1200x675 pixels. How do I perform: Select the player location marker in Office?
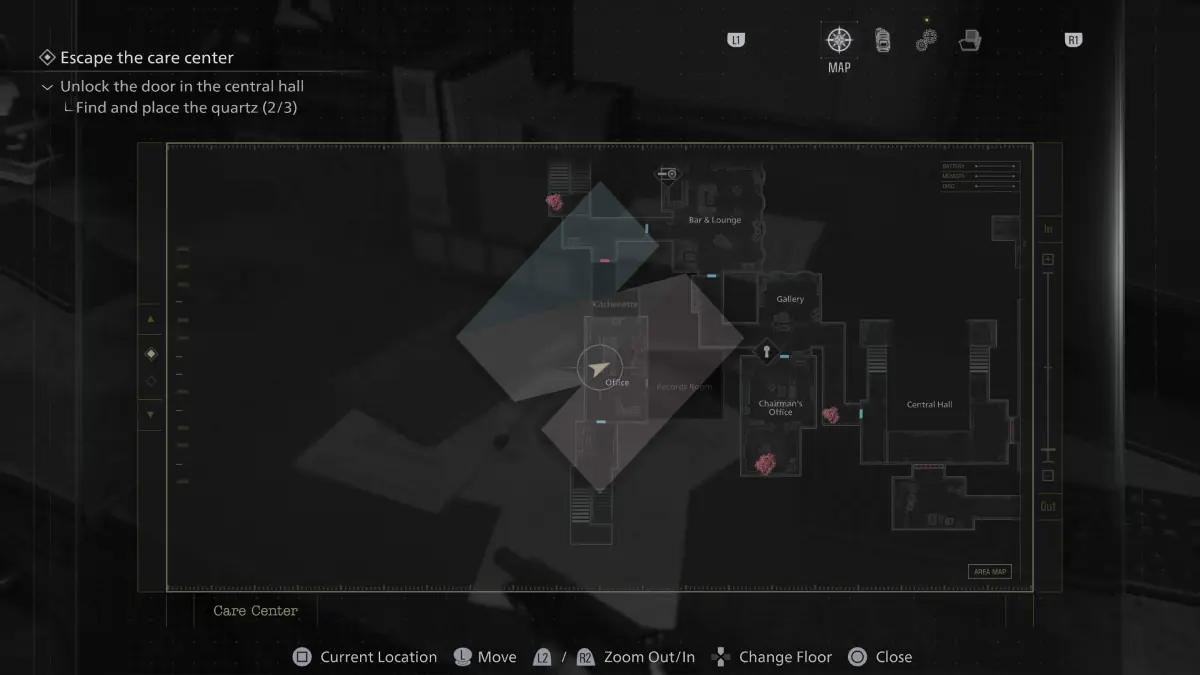point(599,369)
